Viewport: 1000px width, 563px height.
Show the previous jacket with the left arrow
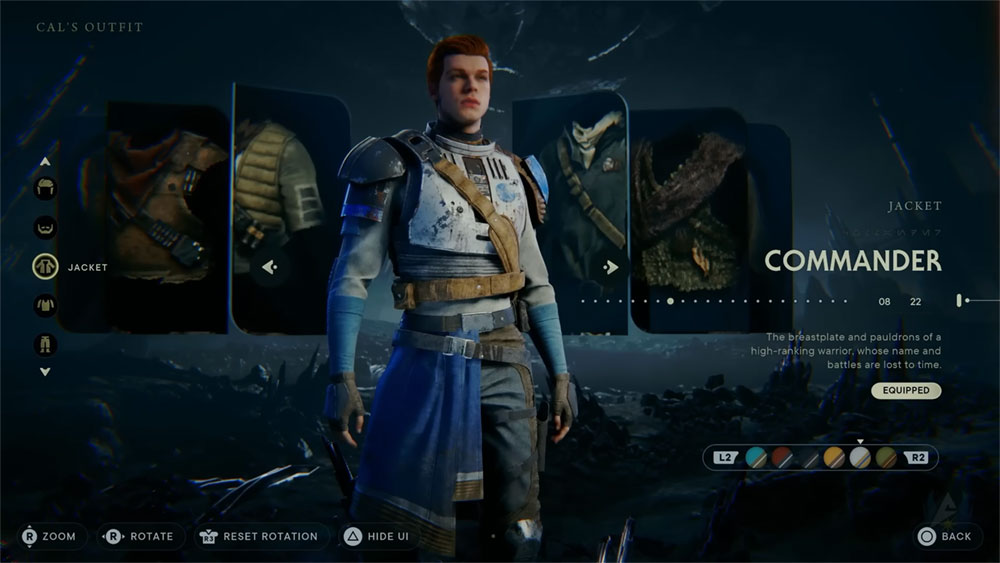tap(269, 267)
